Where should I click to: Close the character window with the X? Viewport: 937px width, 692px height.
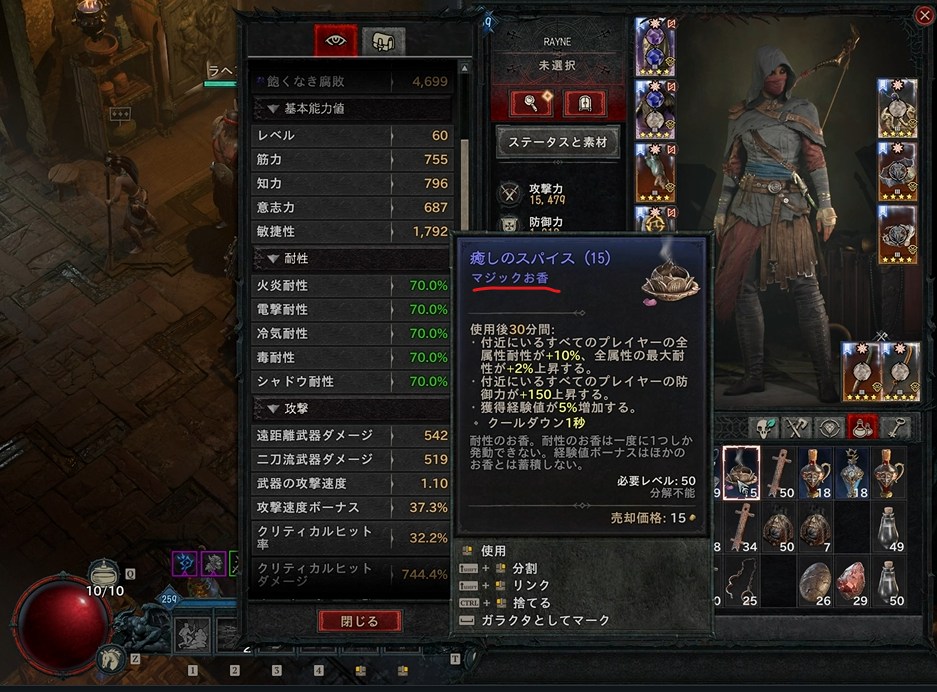tap(922, 15)
